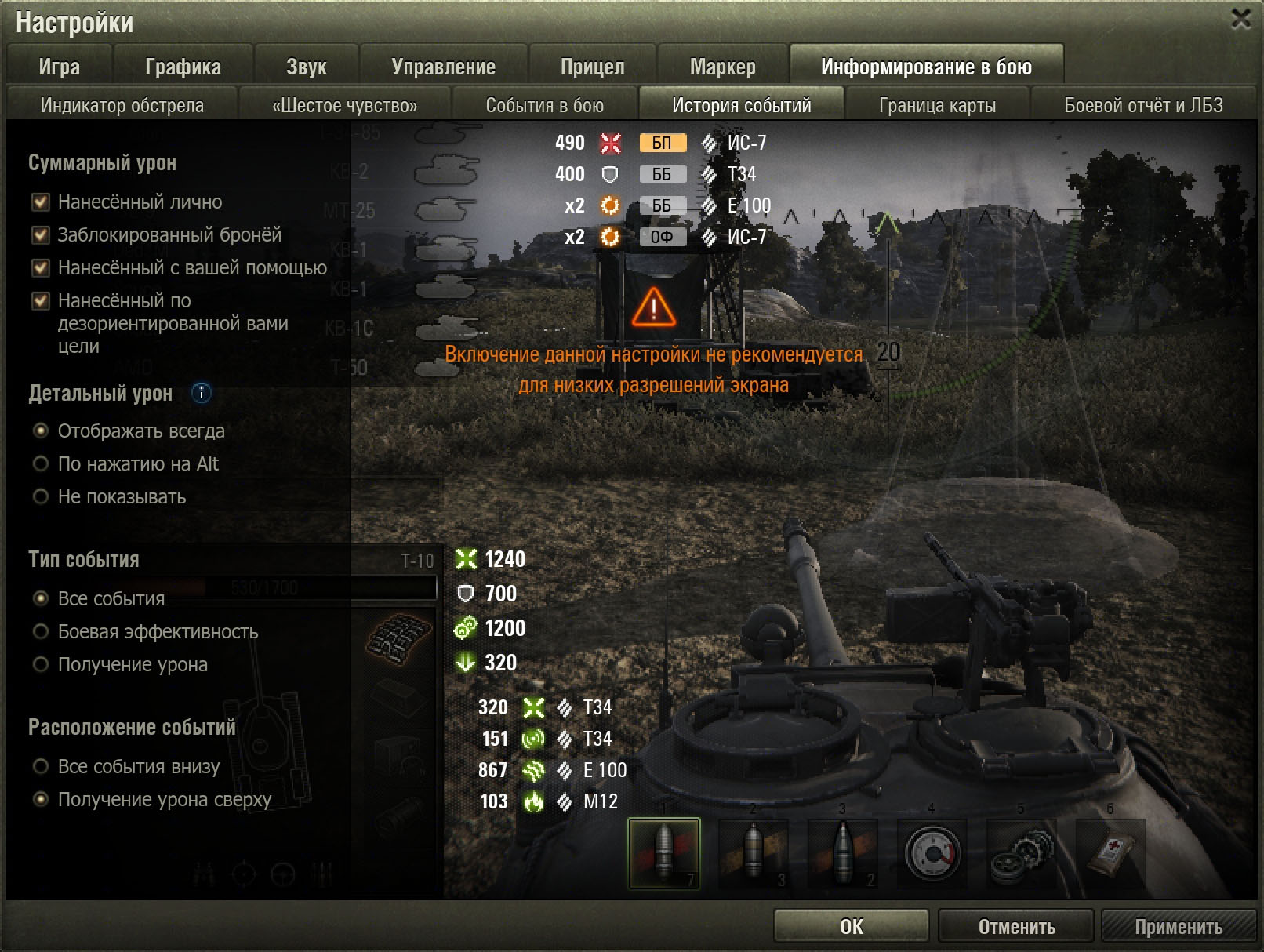
Task: Choose По нажатию на Alt option
Action: point(41,464)
